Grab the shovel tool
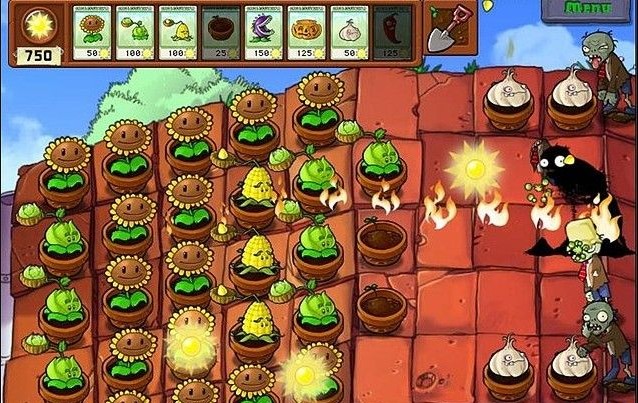The width and height of the screenshot is (638, 403). 441,30
